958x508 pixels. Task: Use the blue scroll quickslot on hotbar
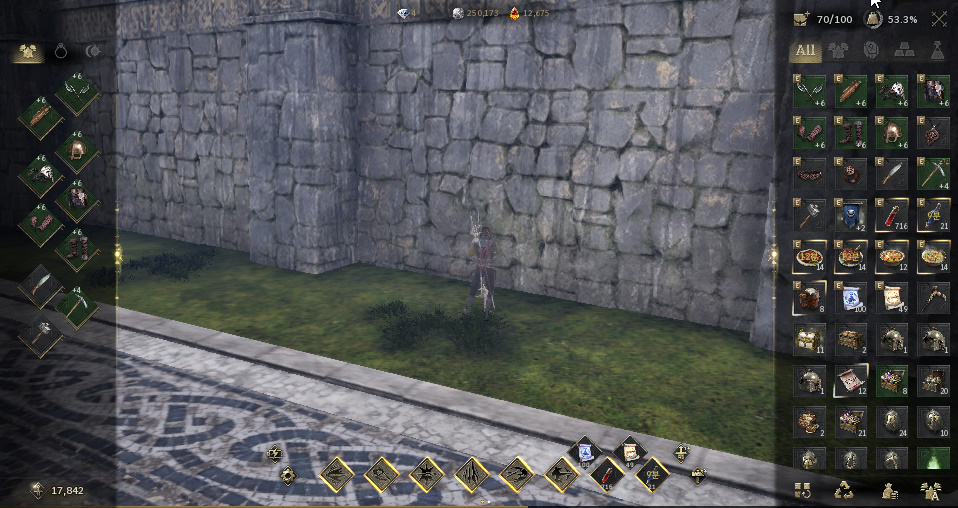tap(583, 453)
